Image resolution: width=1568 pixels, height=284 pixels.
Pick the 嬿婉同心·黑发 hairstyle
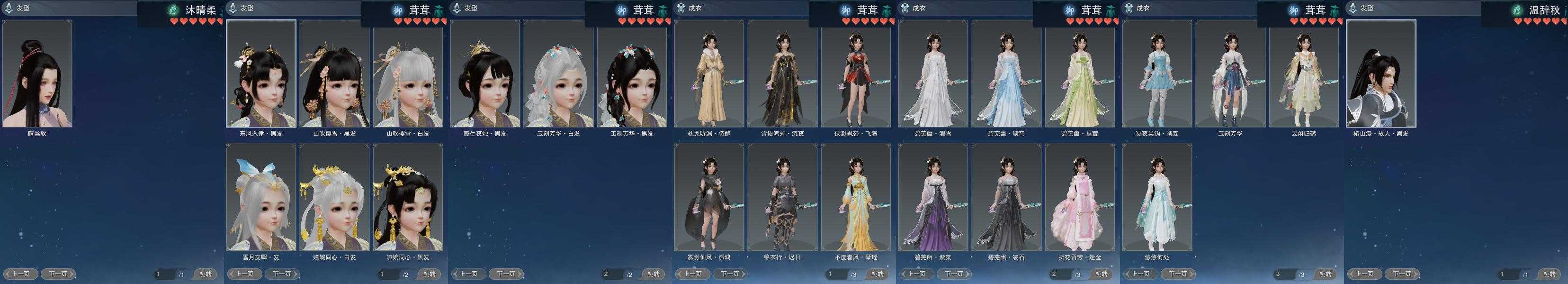[x=407, y=197]
